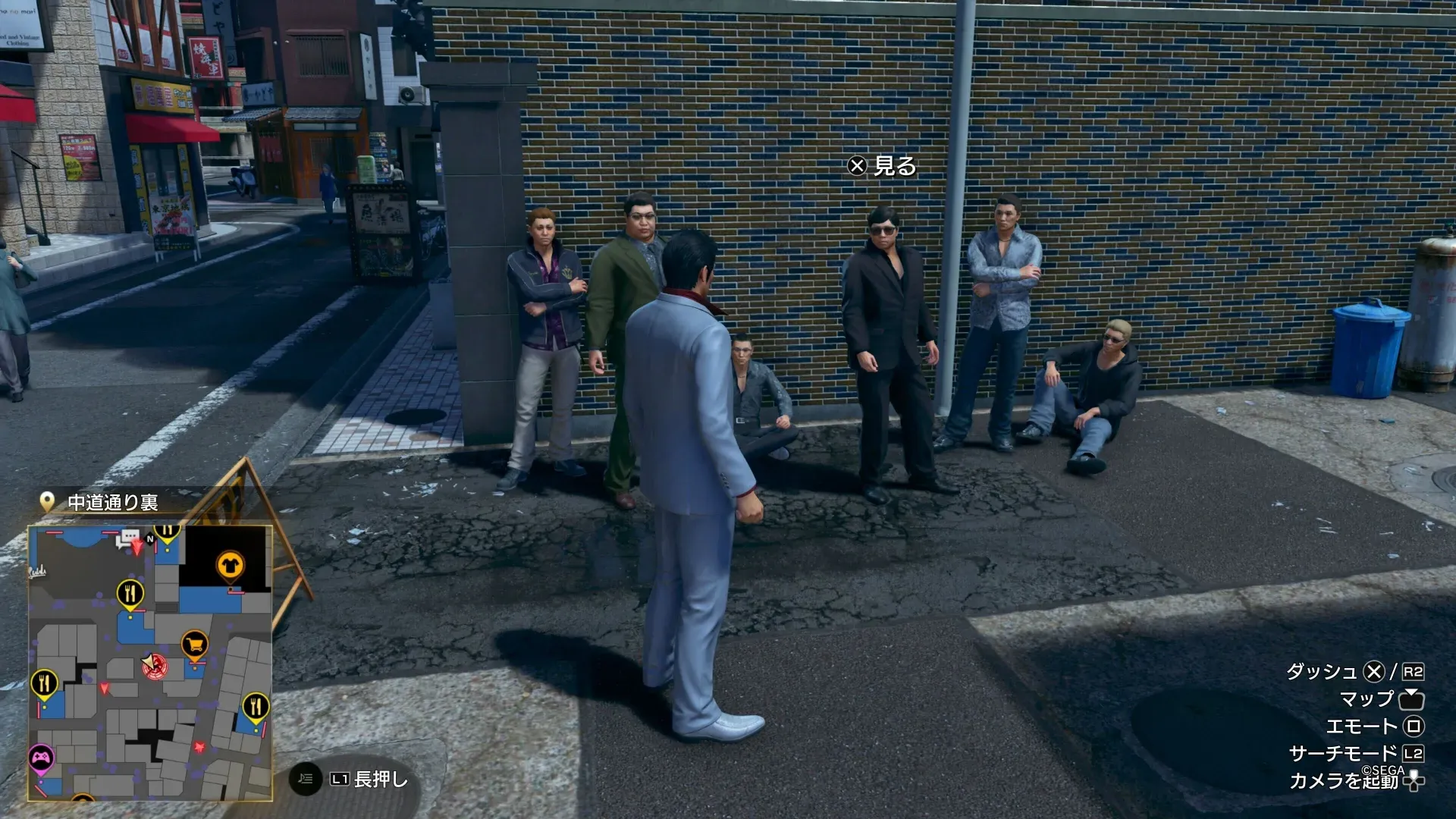Open the street minimap
1456x819 pixels.
pos(150,663)
